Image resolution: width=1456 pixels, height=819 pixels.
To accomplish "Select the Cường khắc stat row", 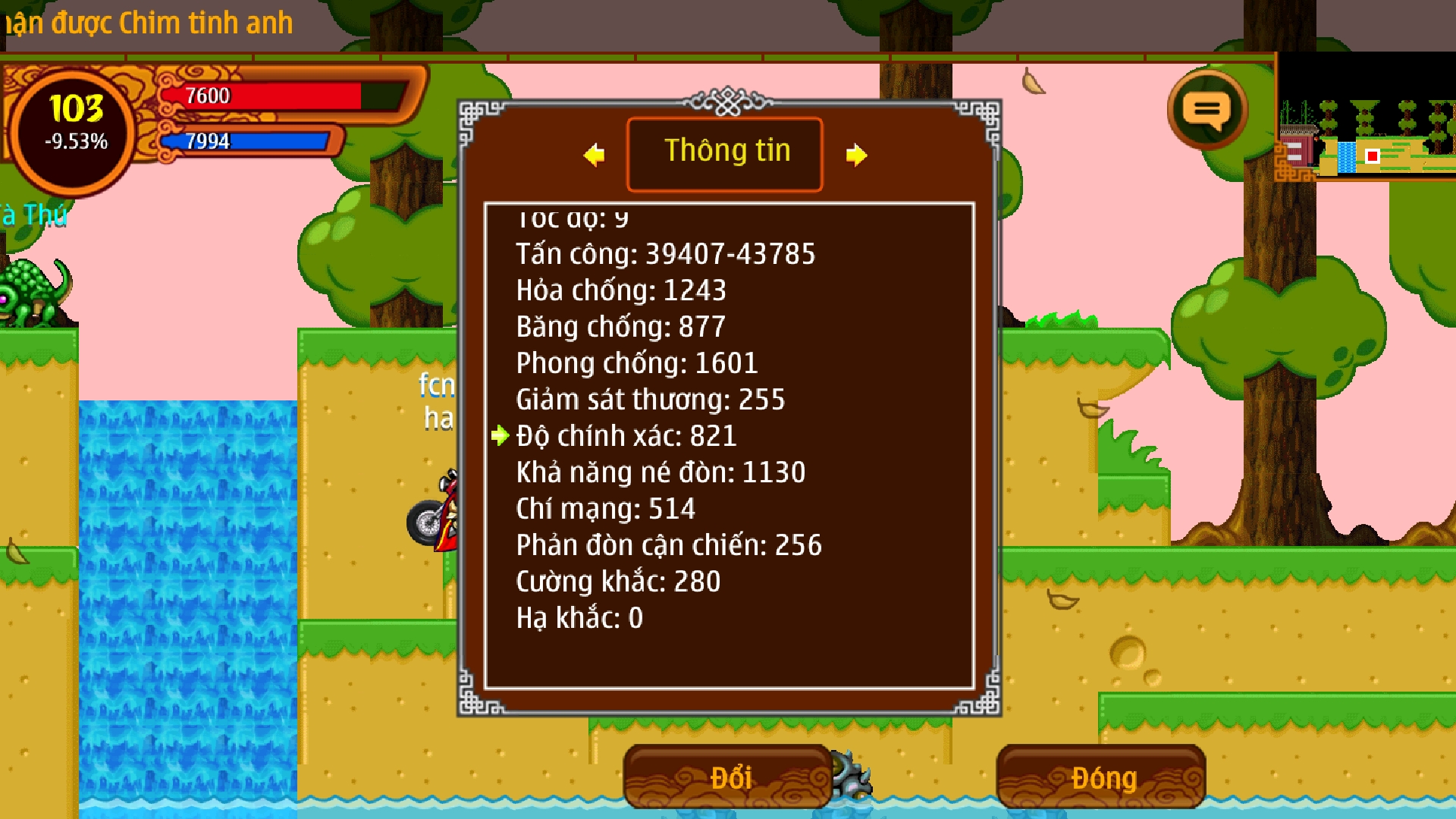I will click(x=618, y=582).
